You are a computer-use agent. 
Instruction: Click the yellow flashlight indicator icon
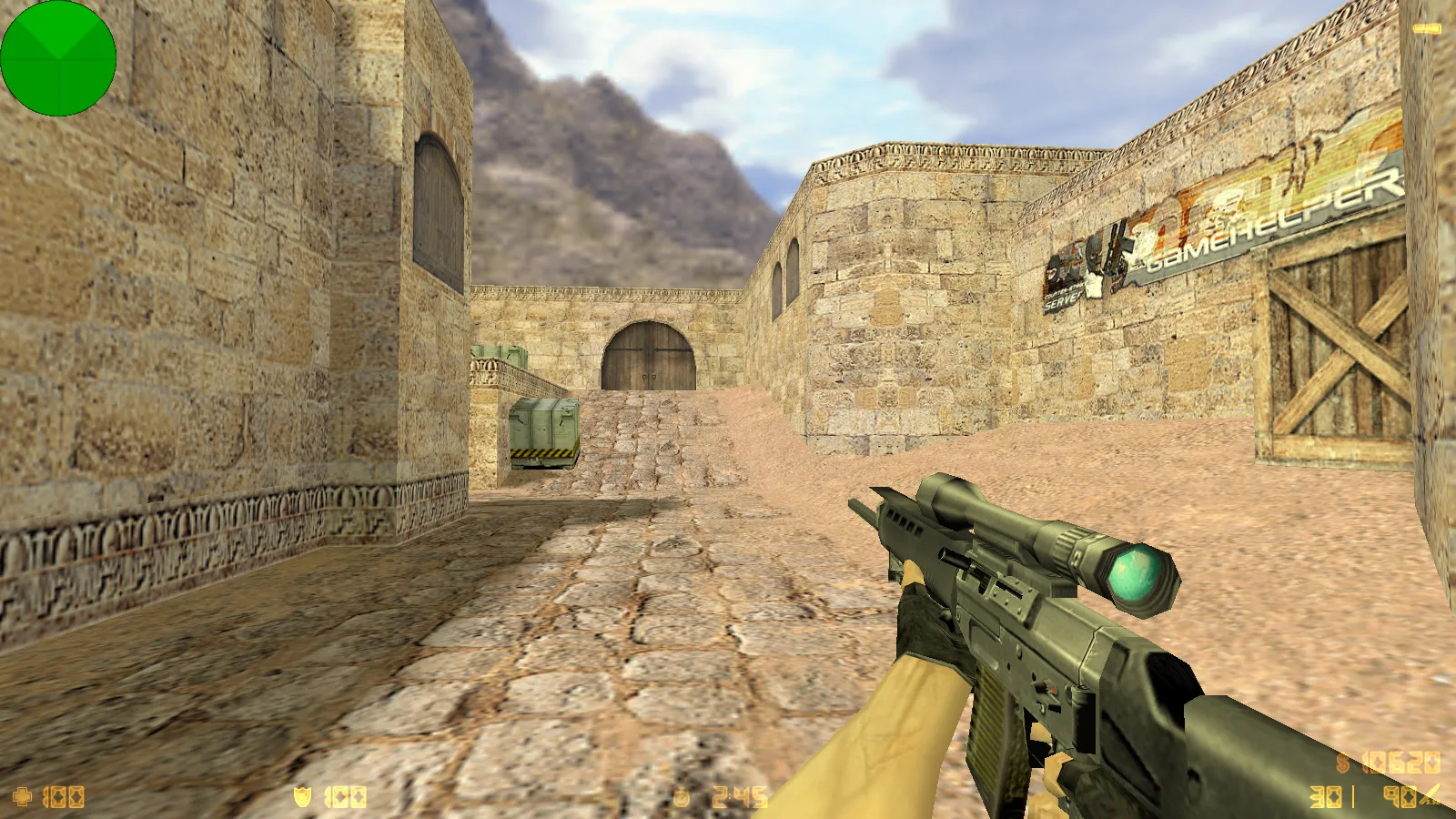[x=1426, y=29]
